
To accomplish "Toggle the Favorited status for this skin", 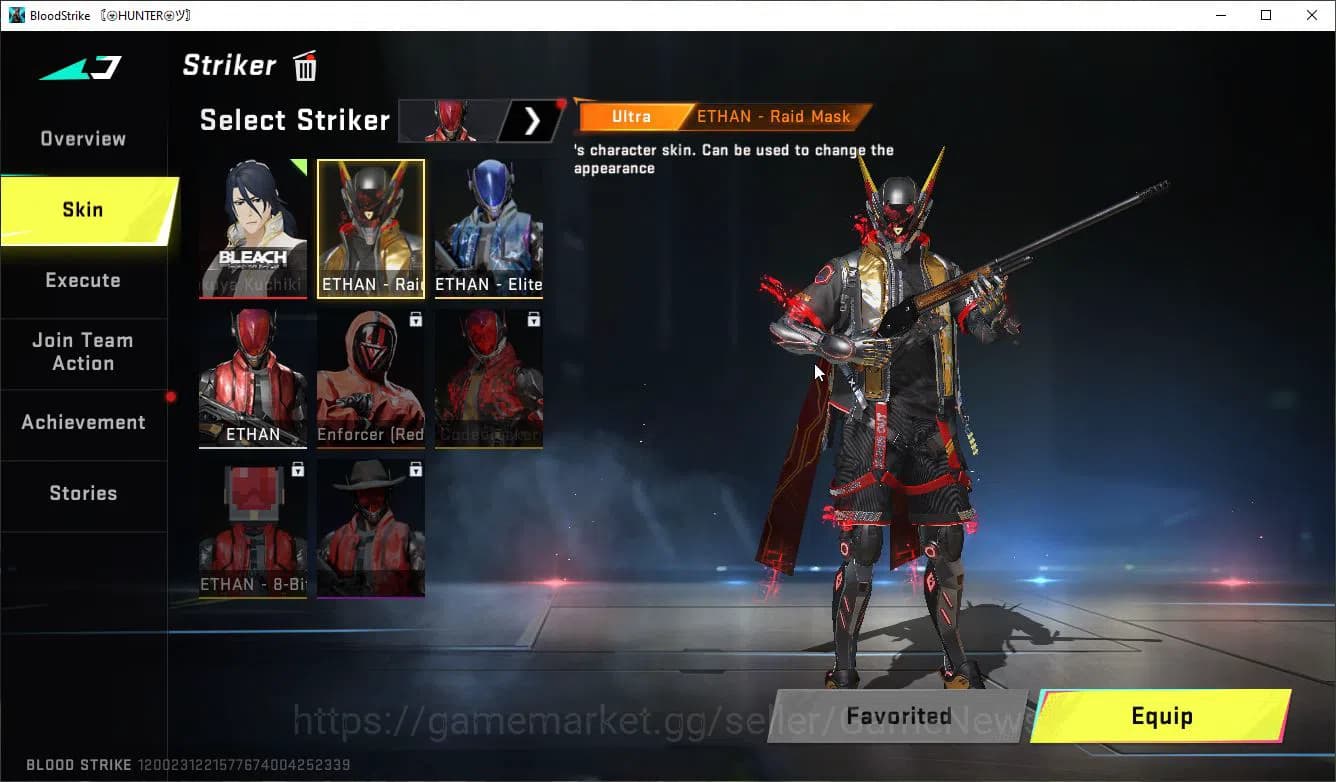I will 898,716.
